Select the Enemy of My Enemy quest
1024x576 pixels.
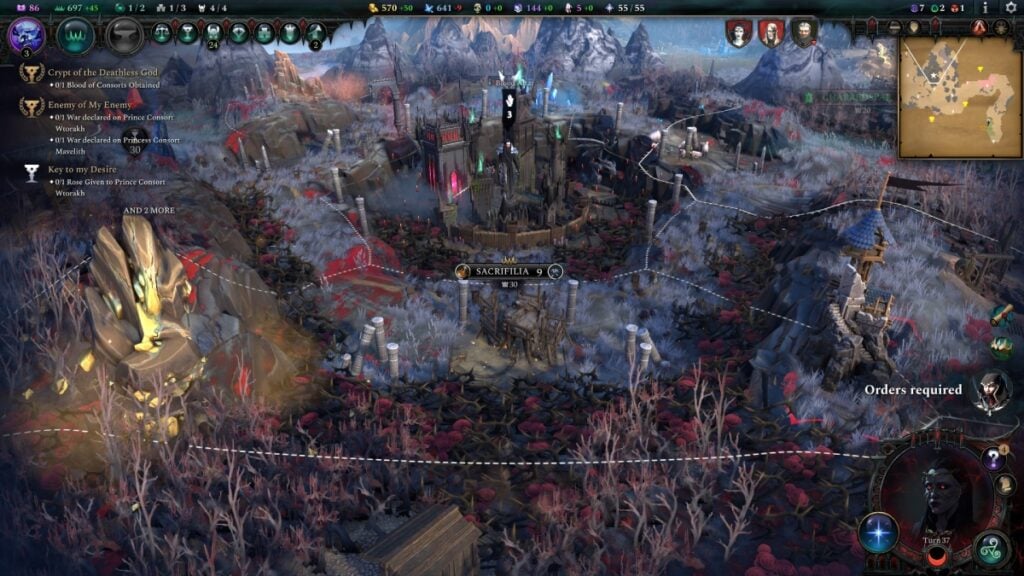point(90,104)
